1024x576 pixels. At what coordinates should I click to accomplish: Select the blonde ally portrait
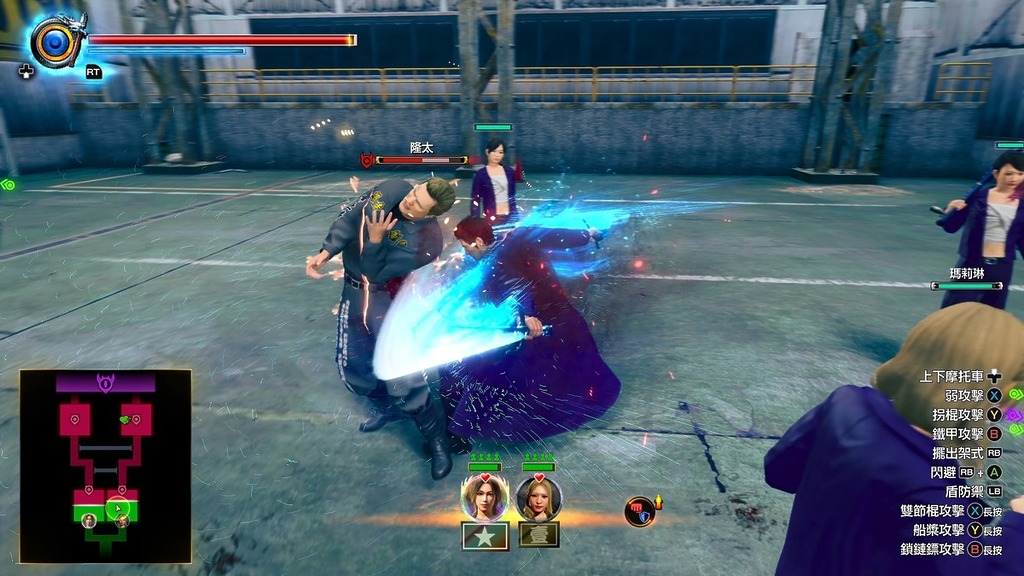tap(539, 497)
